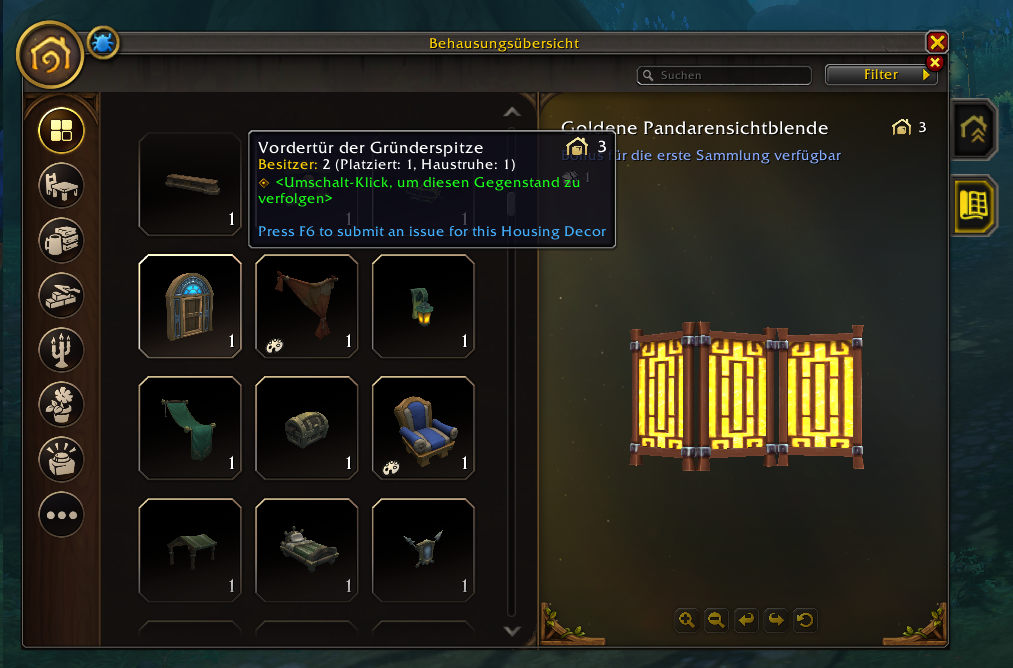
Task: Open the potted flower category
Action: [x=61, y=404]
